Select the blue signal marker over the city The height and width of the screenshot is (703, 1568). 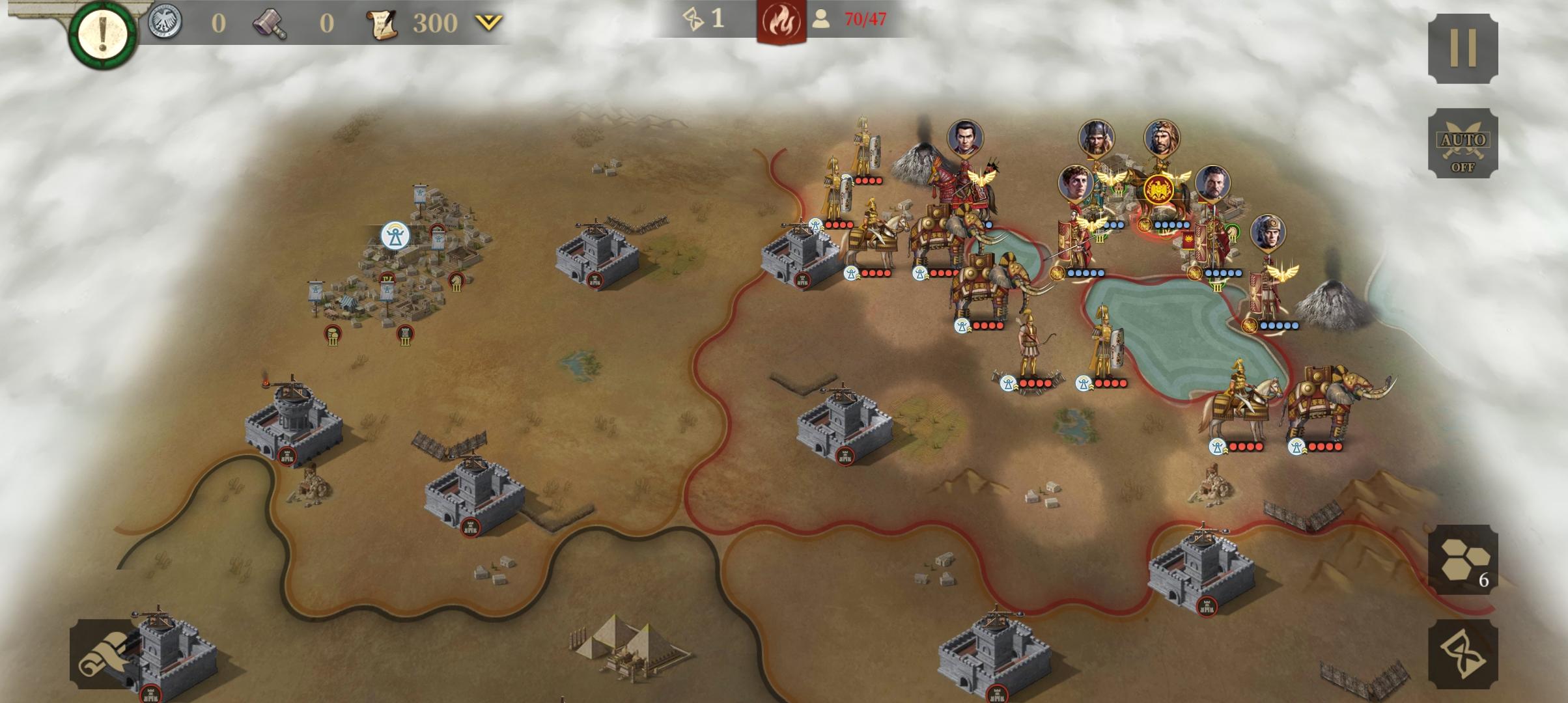coord(395,236)
